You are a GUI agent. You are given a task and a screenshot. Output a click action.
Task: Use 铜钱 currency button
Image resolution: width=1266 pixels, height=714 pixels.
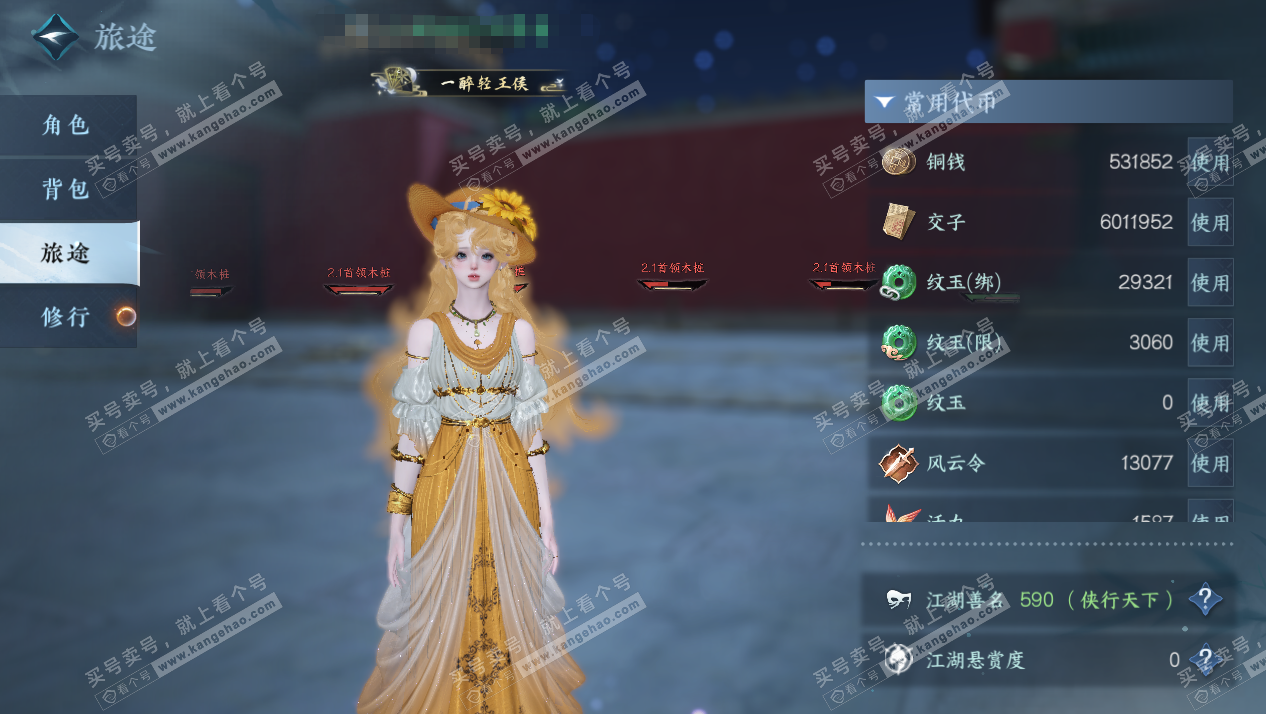pos(1210,162)
